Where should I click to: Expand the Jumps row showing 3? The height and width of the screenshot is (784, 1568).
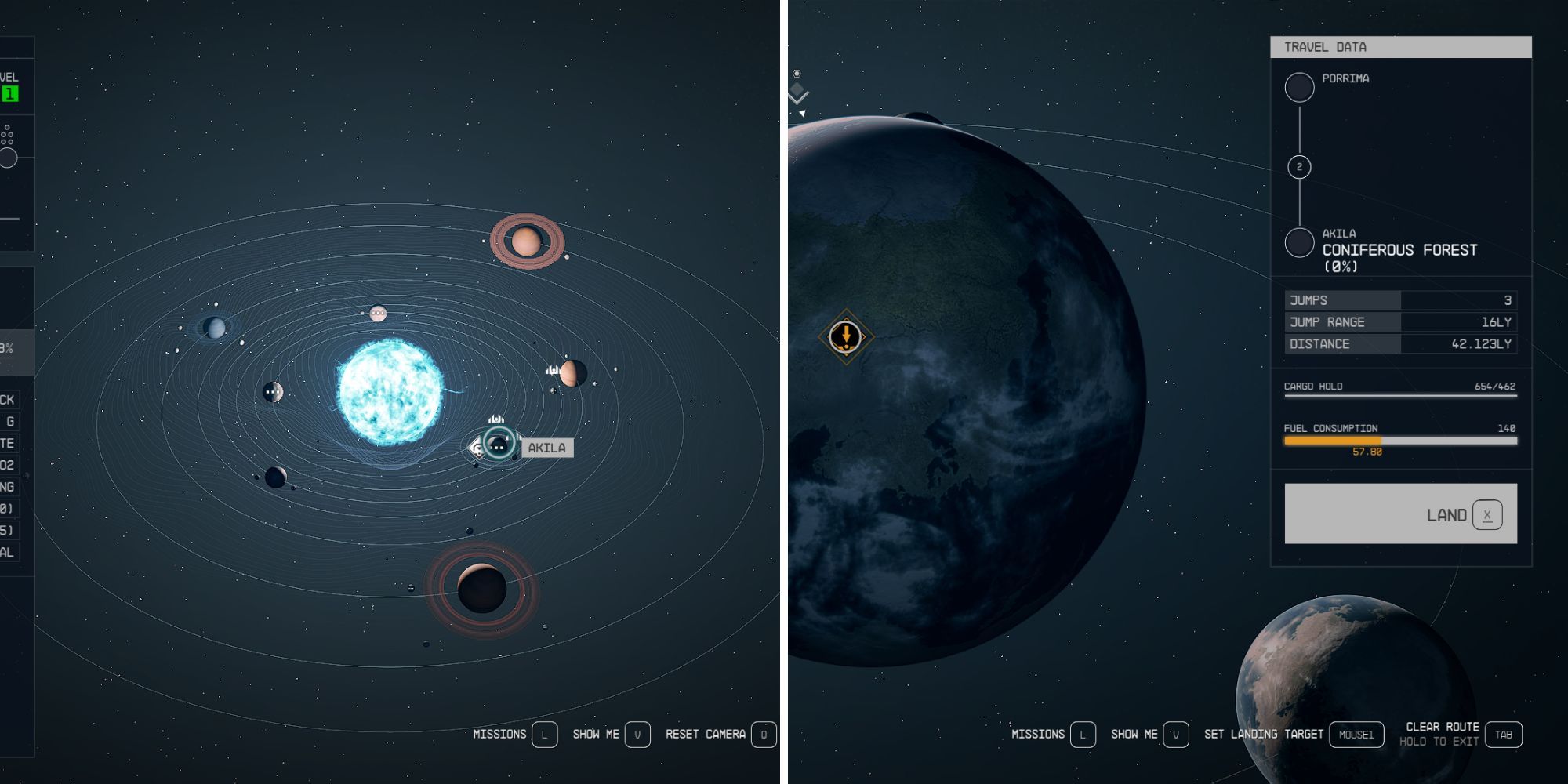(1400, 299)
